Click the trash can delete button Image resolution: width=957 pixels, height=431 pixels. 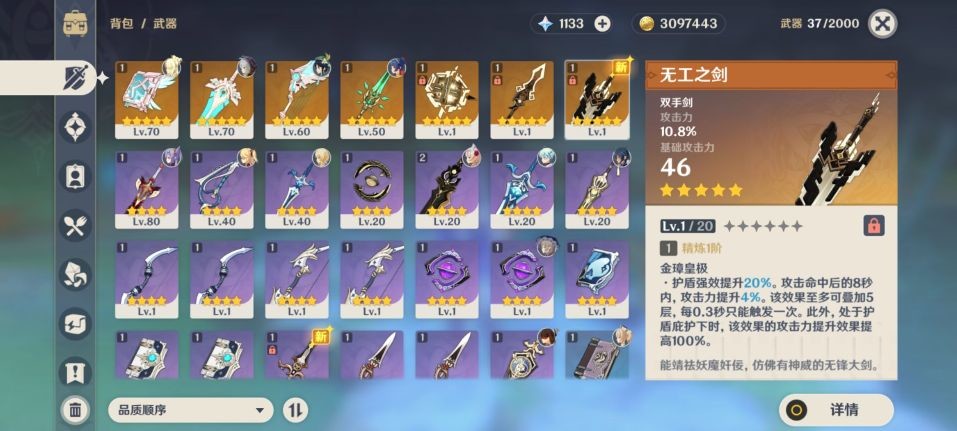point(75,408)
